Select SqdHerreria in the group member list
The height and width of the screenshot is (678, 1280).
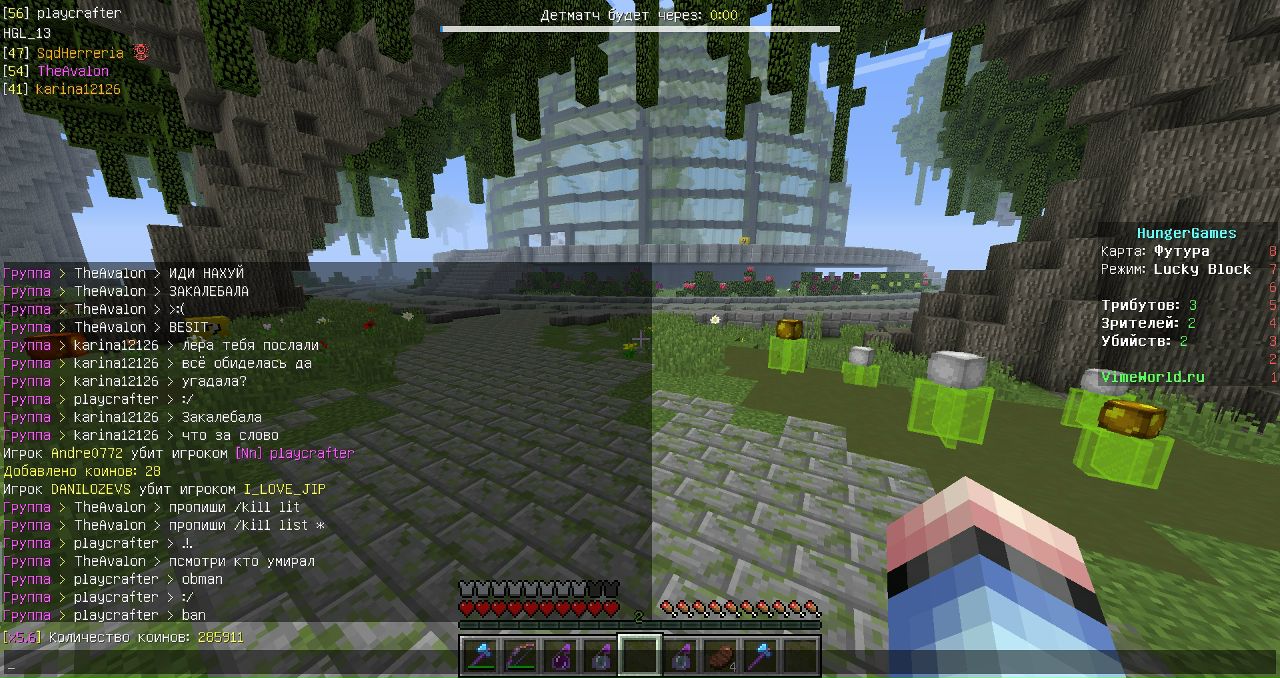pyautogui.click(x=80, y=52)
